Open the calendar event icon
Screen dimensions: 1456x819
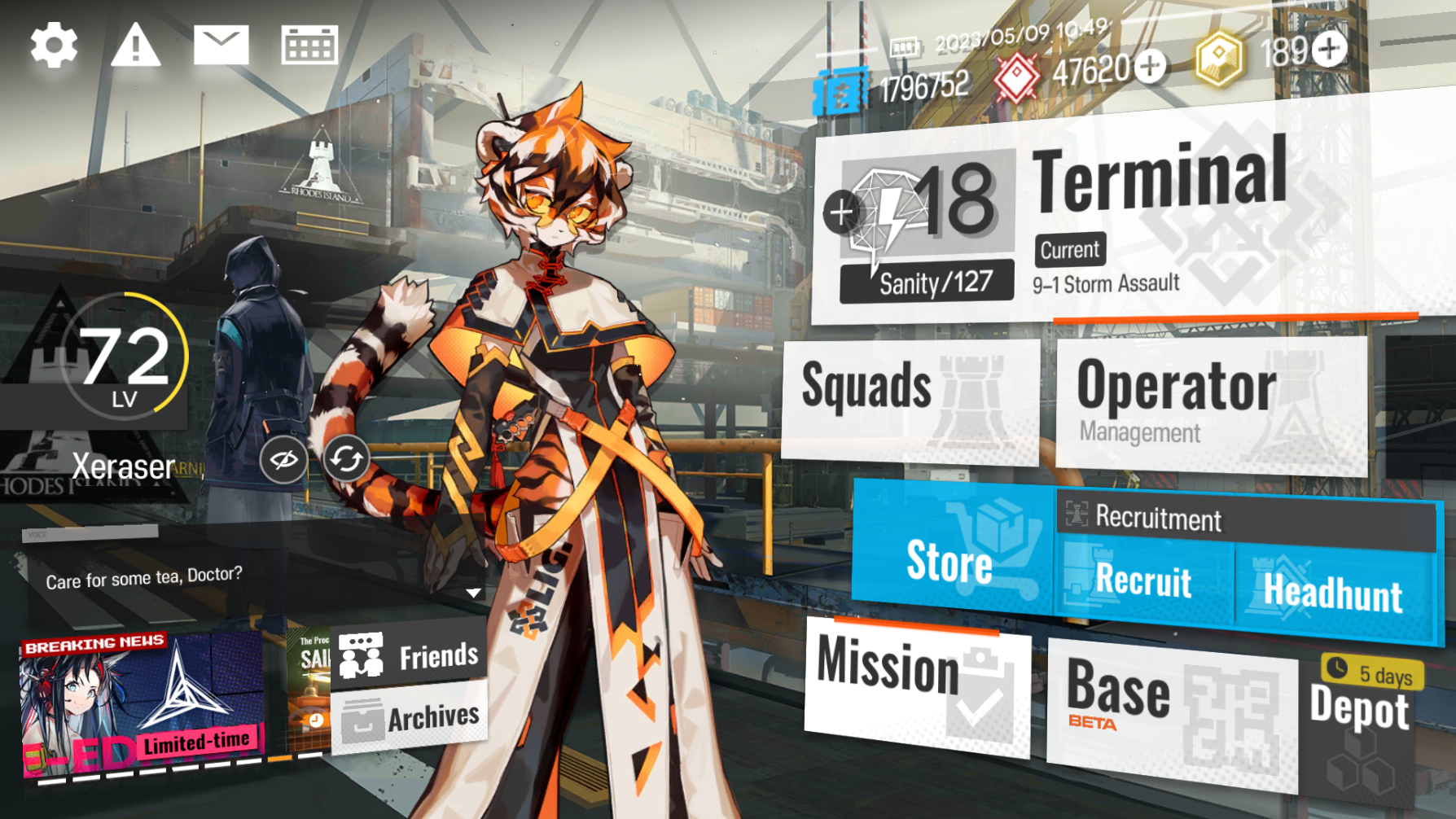[309, 45]
